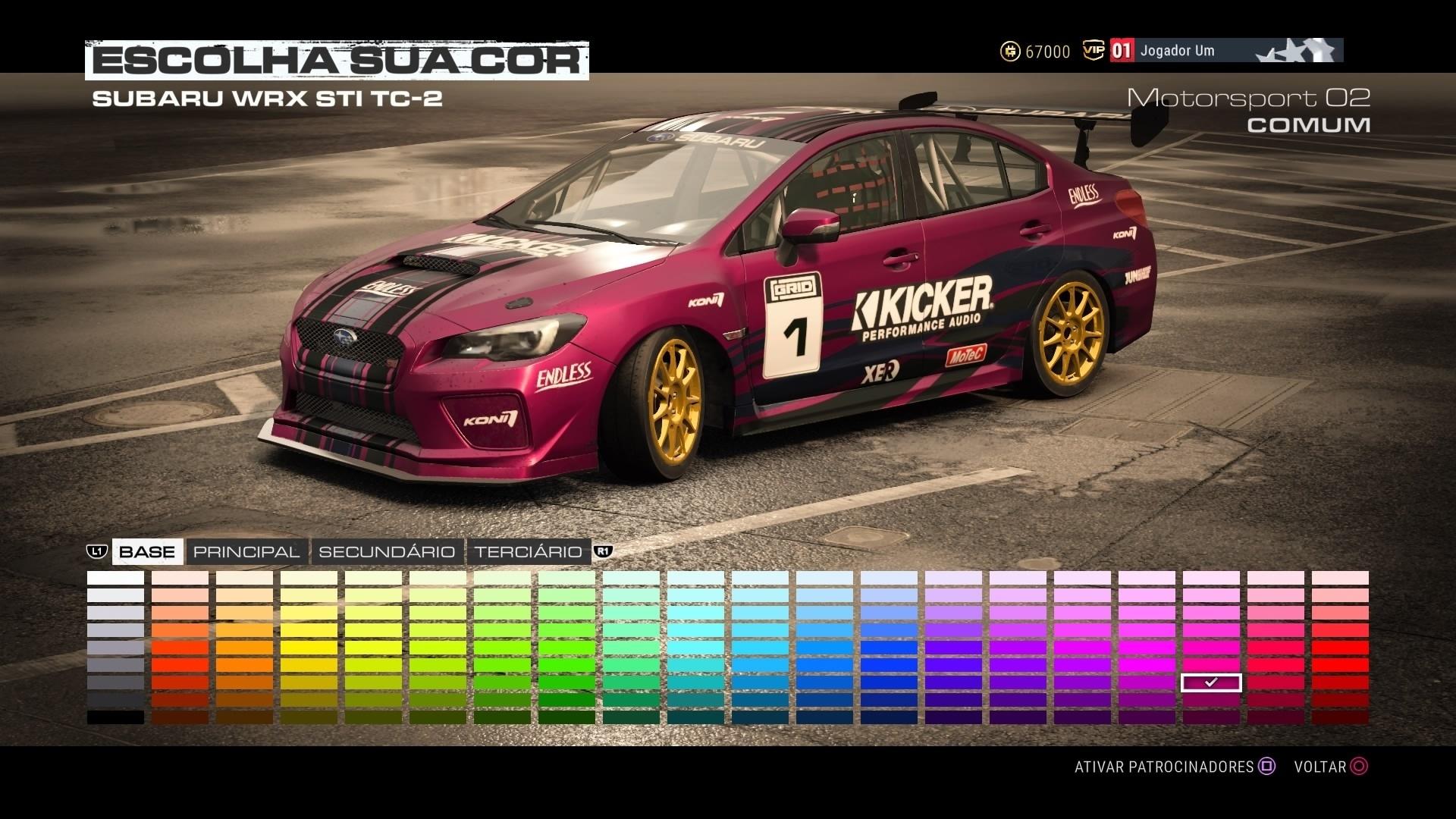Select the black color swatch
This screenshot has height=819, width=1456.
(115, 717)
